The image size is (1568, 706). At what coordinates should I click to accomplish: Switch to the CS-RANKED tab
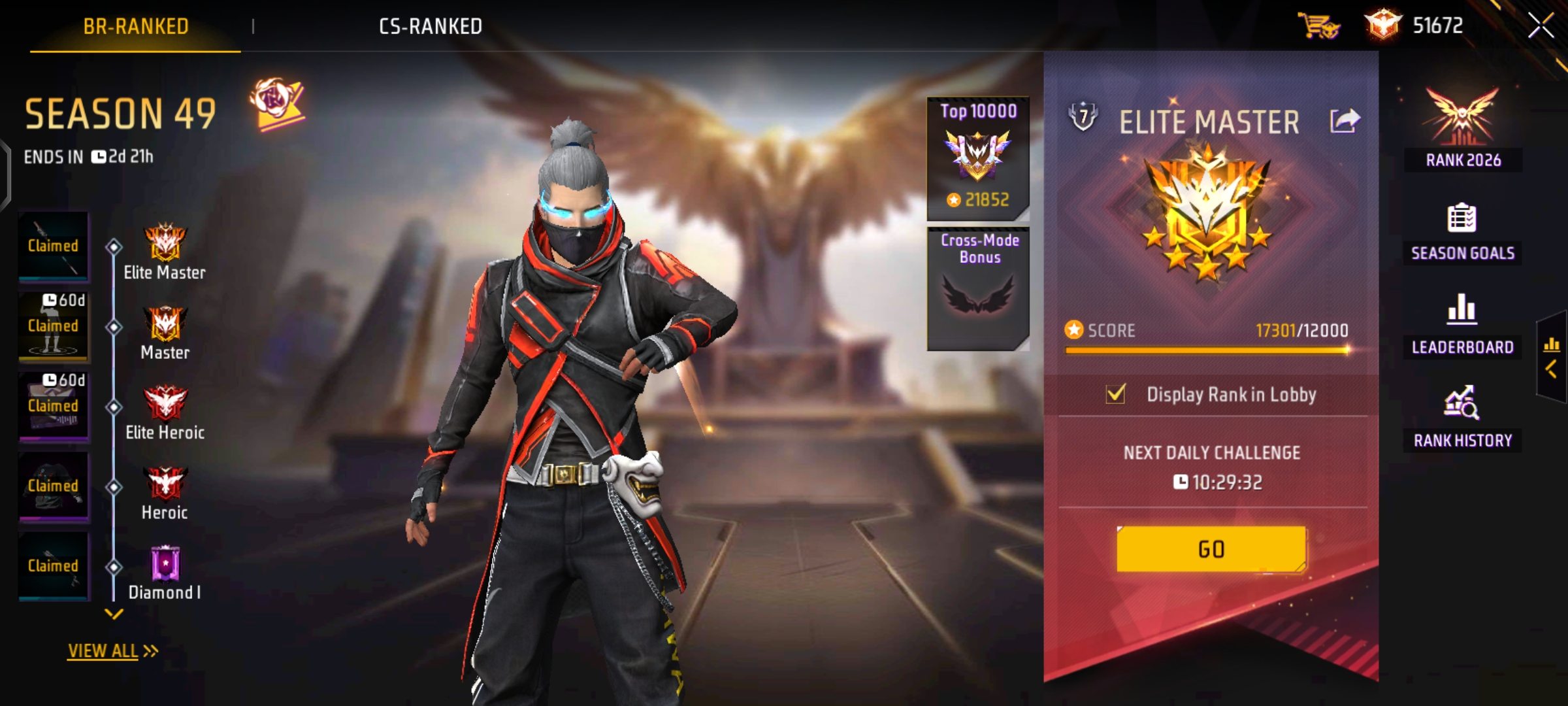click(431, 26)
